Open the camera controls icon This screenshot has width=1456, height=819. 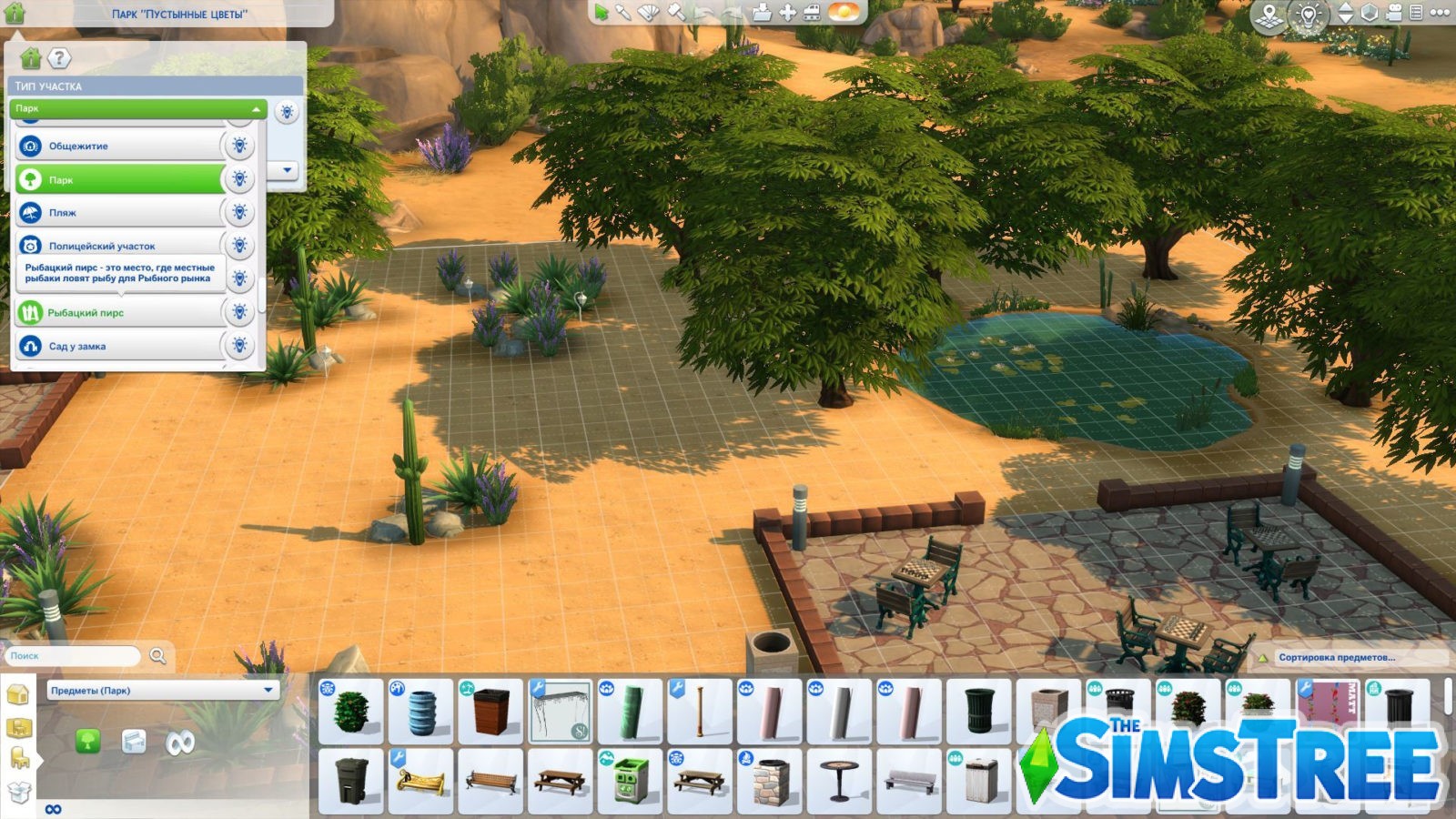click(1392, 13)
